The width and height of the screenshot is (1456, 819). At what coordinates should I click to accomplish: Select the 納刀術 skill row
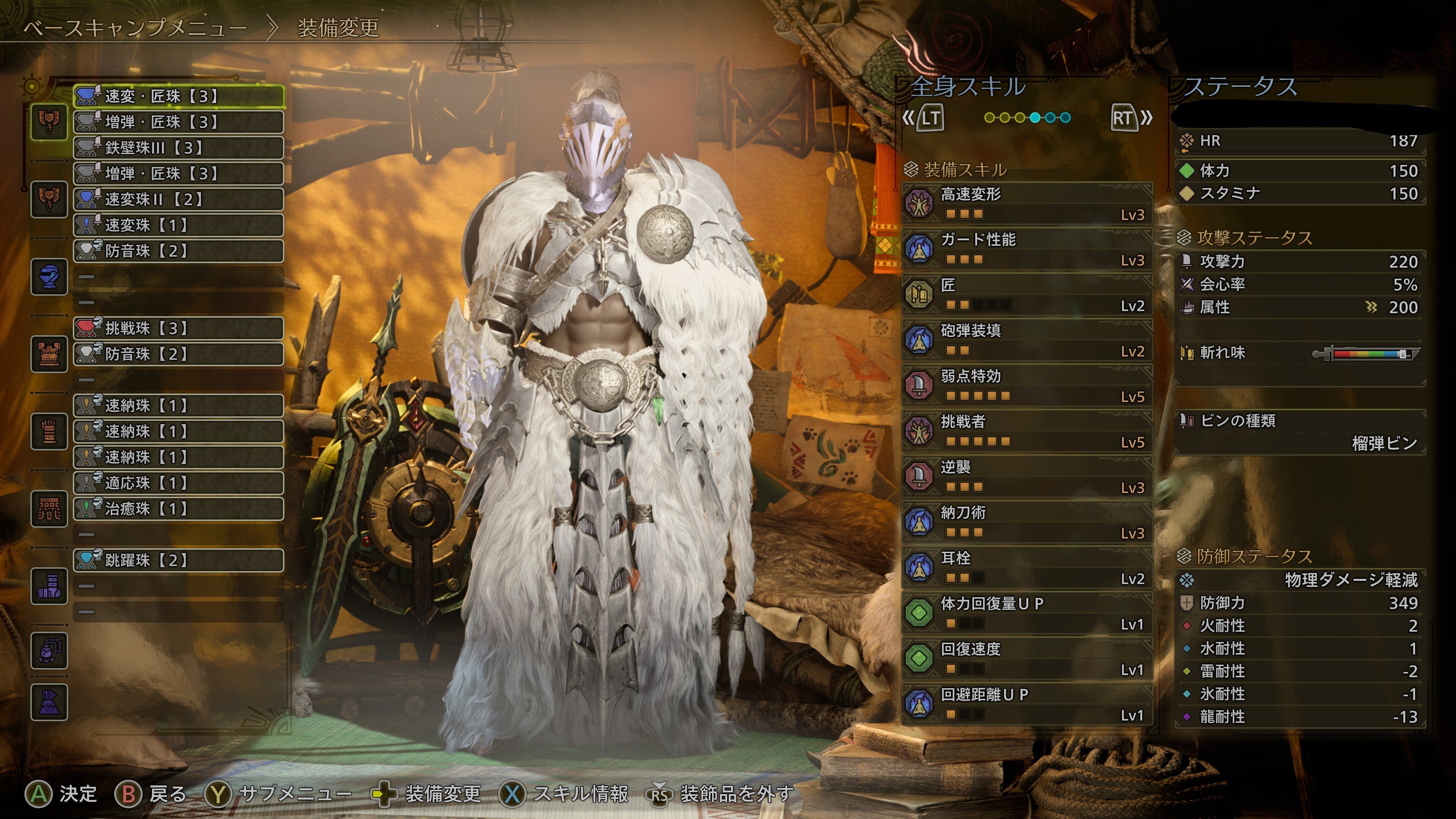point(1028,522)
